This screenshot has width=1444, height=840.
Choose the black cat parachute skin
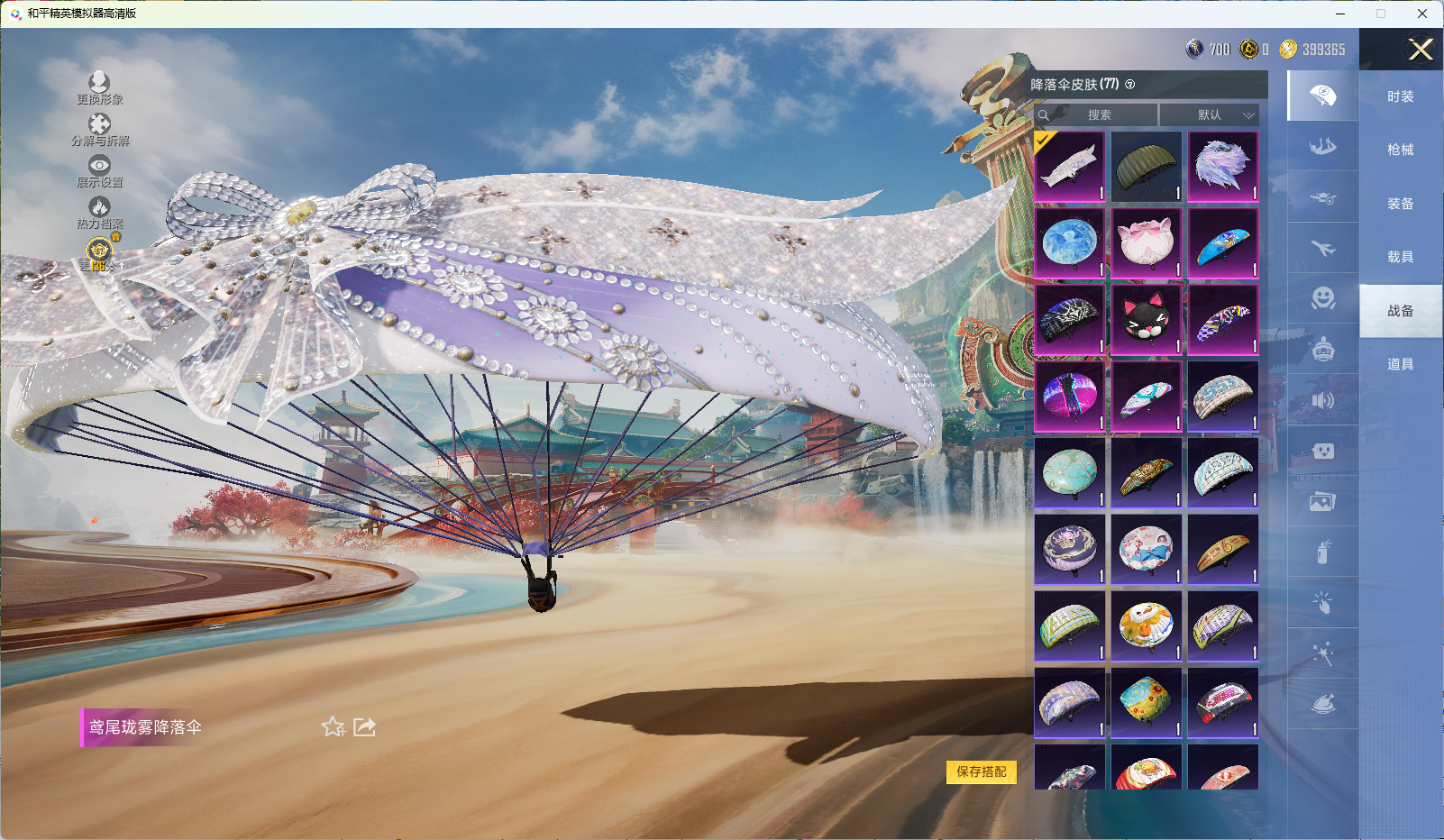(x=1146, y=319)
